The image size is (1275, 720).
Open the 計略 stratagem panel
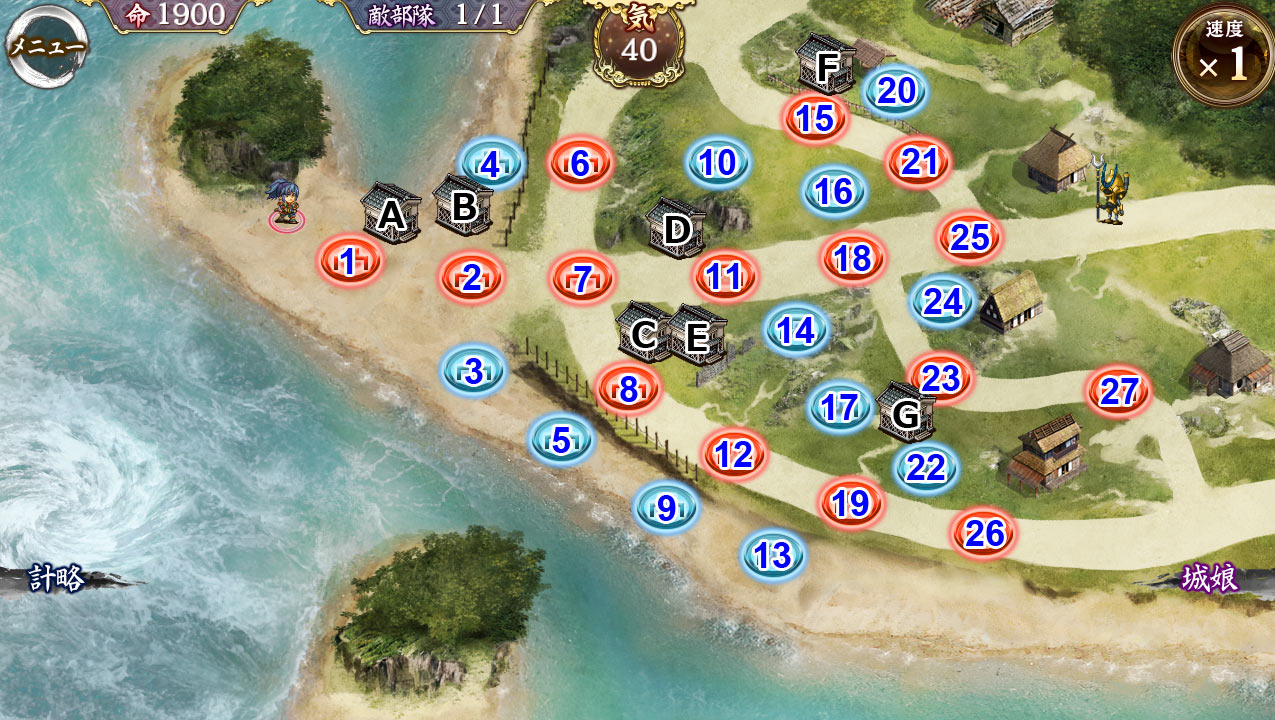(x=58, y=579)
